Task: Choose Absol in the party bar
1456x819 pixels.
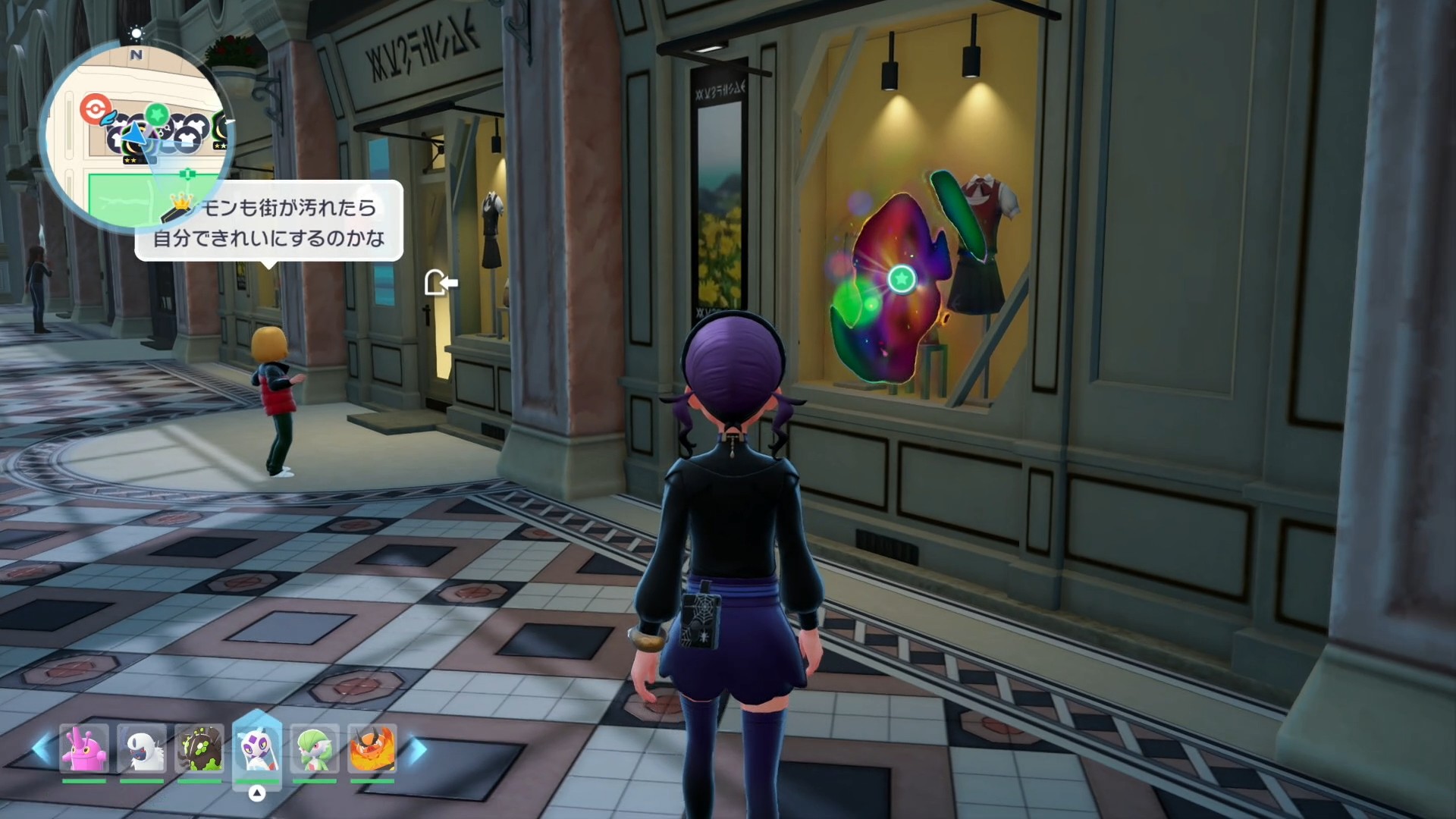Action: click(x=143, y=748)
